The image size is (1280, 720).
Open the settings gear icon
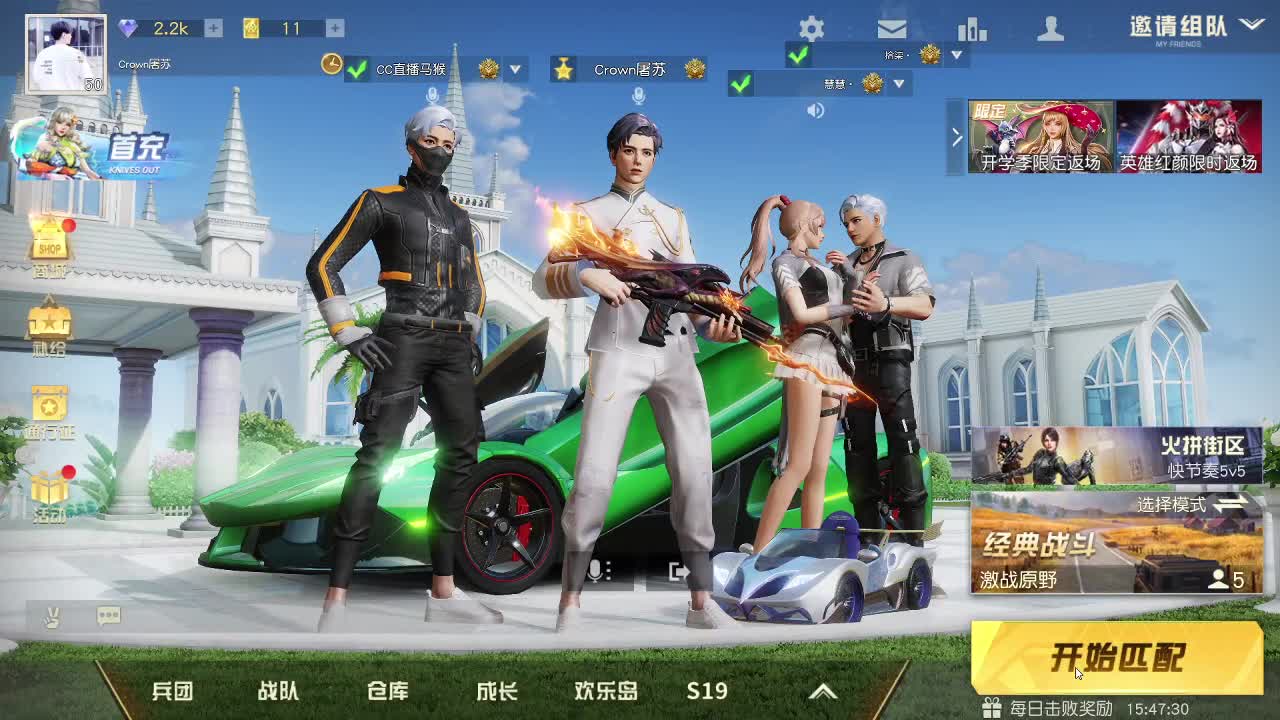pyautogui.click(x=812, y=30)
